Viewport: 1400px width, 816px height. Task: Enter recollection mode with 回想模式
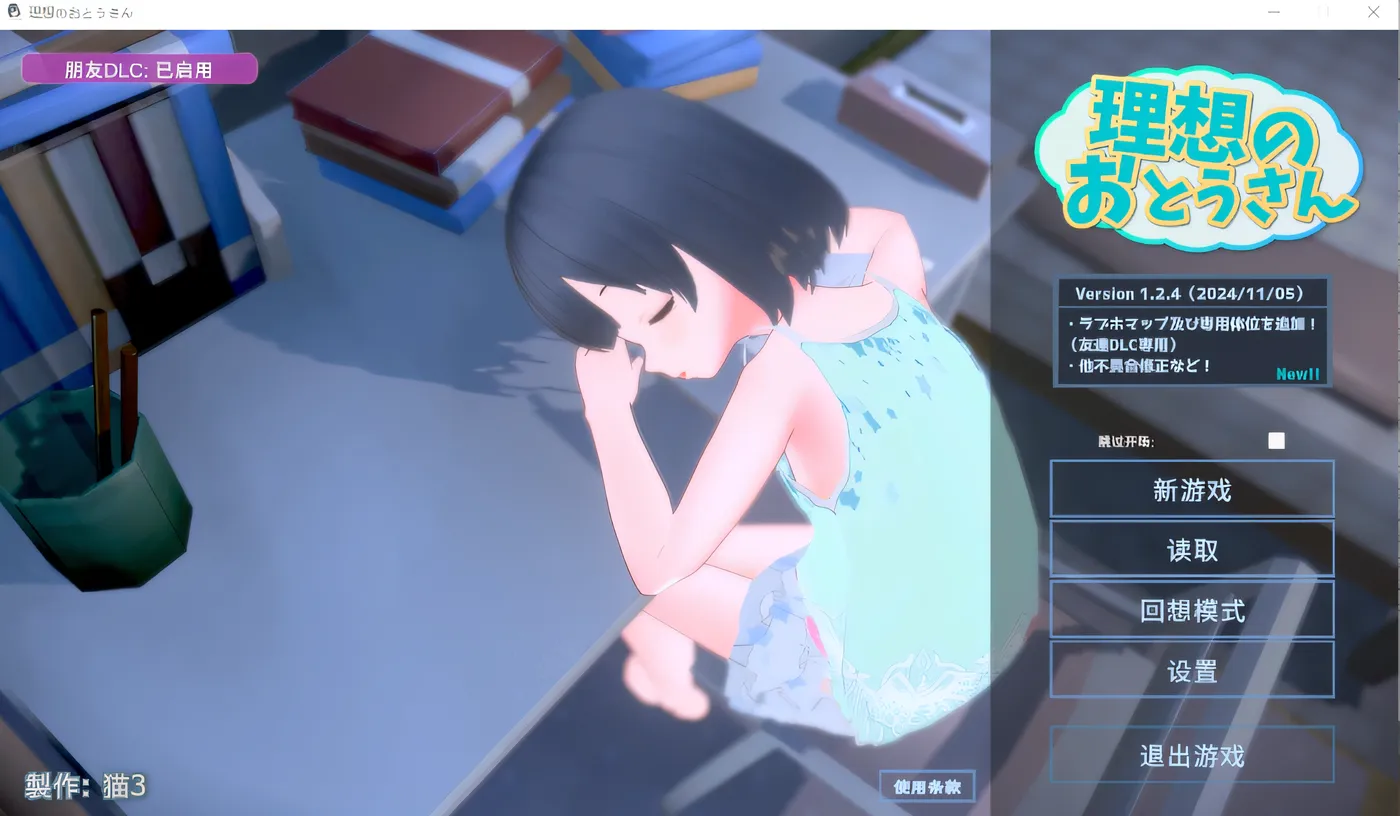1191,610
